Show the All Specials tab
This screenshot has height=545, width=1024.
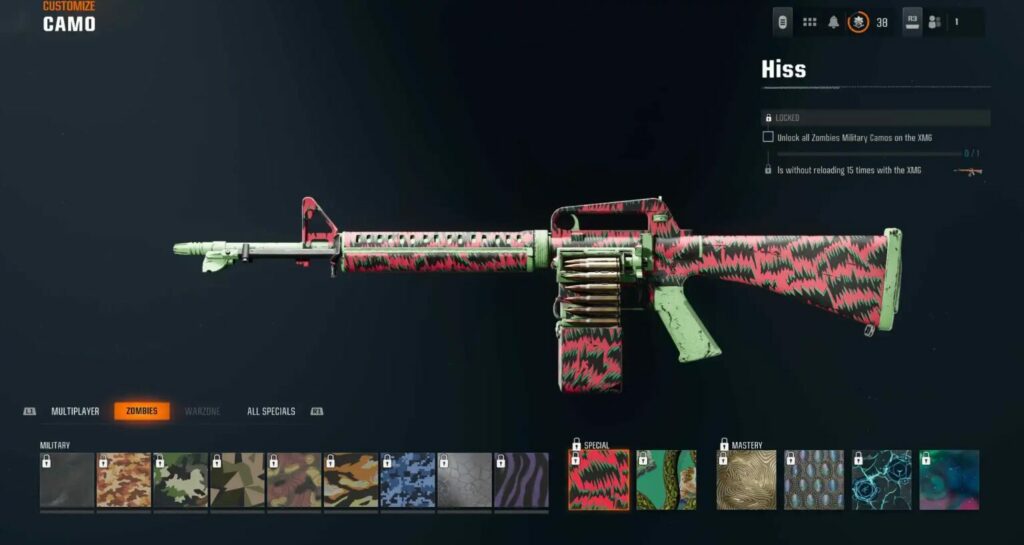[x=271, y=411]
